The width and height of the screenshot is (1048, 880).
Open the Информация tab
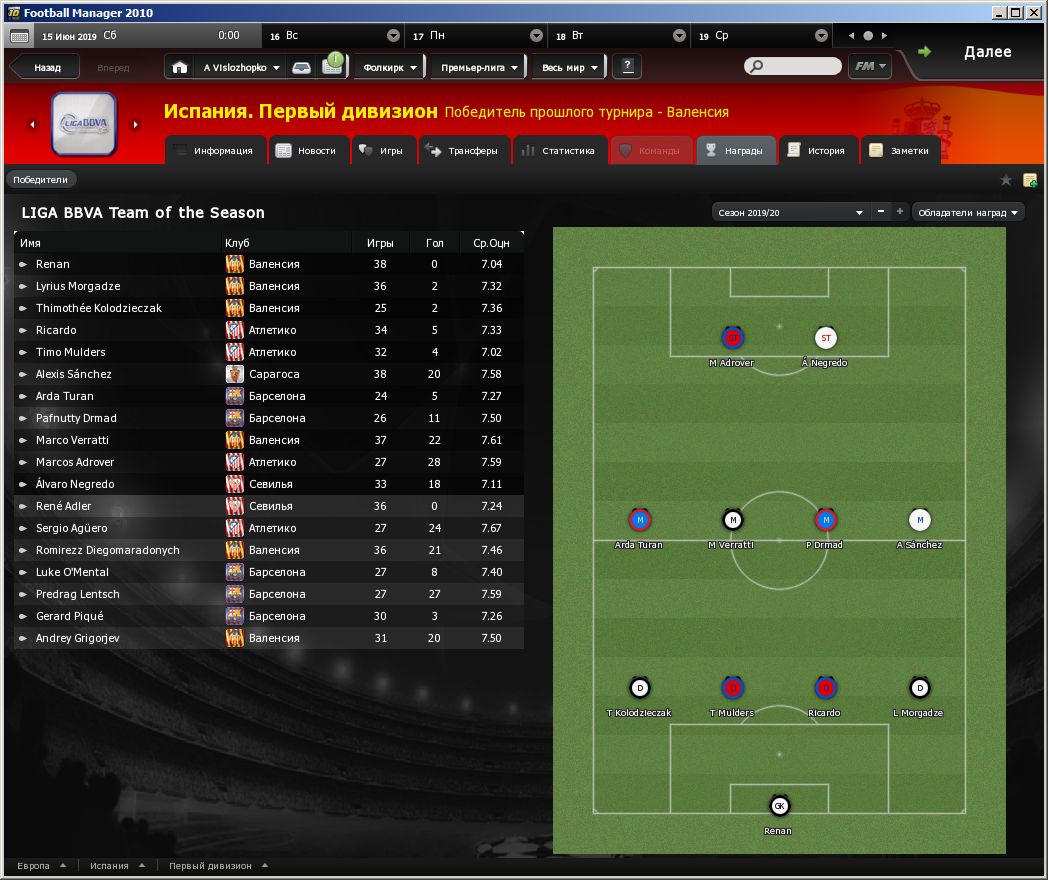216,151
